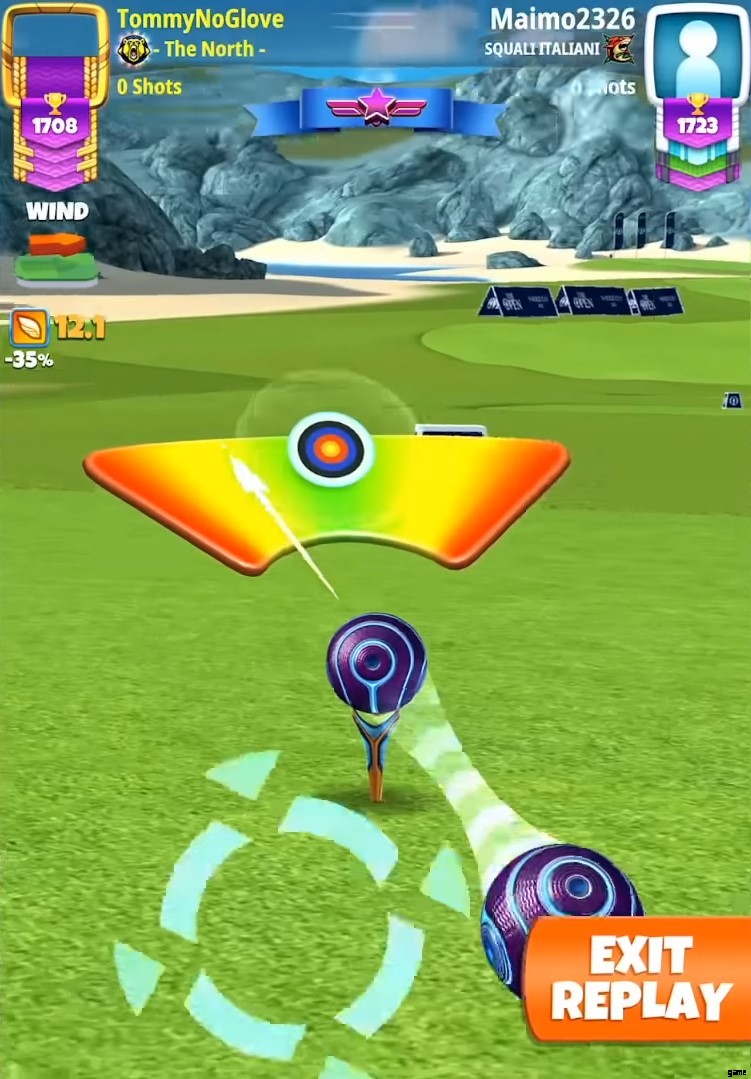Tap the winged star tournament badge

(x=376, y=106)
